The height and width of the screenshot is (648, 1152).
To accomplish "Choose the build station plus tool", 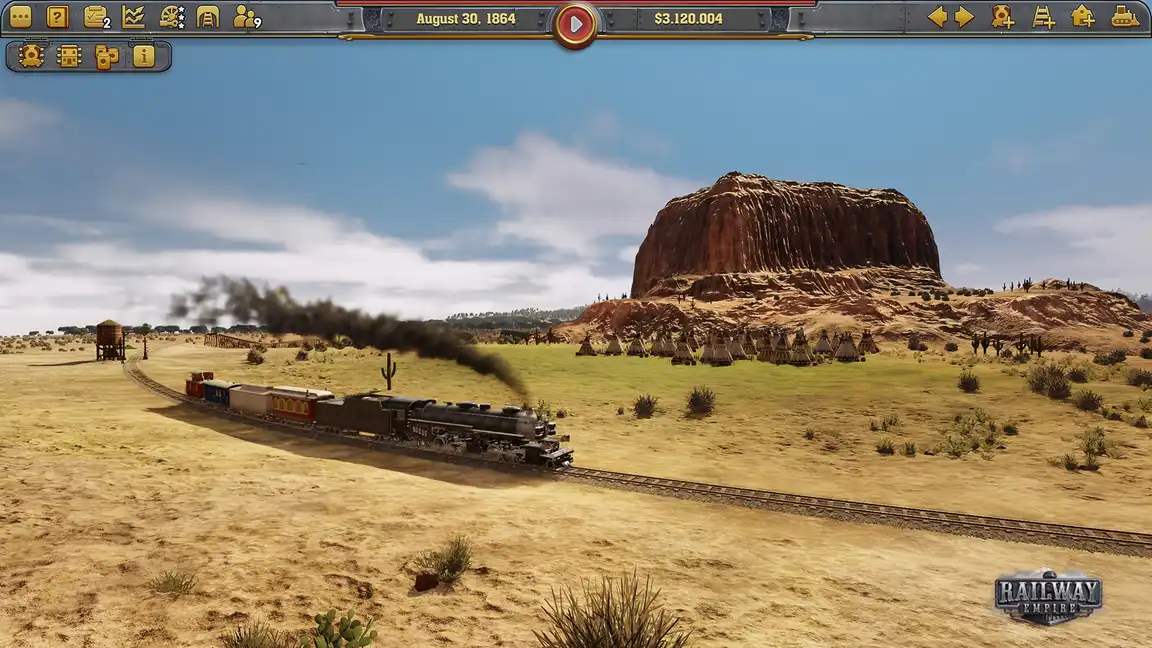I will click(1083, 17).
